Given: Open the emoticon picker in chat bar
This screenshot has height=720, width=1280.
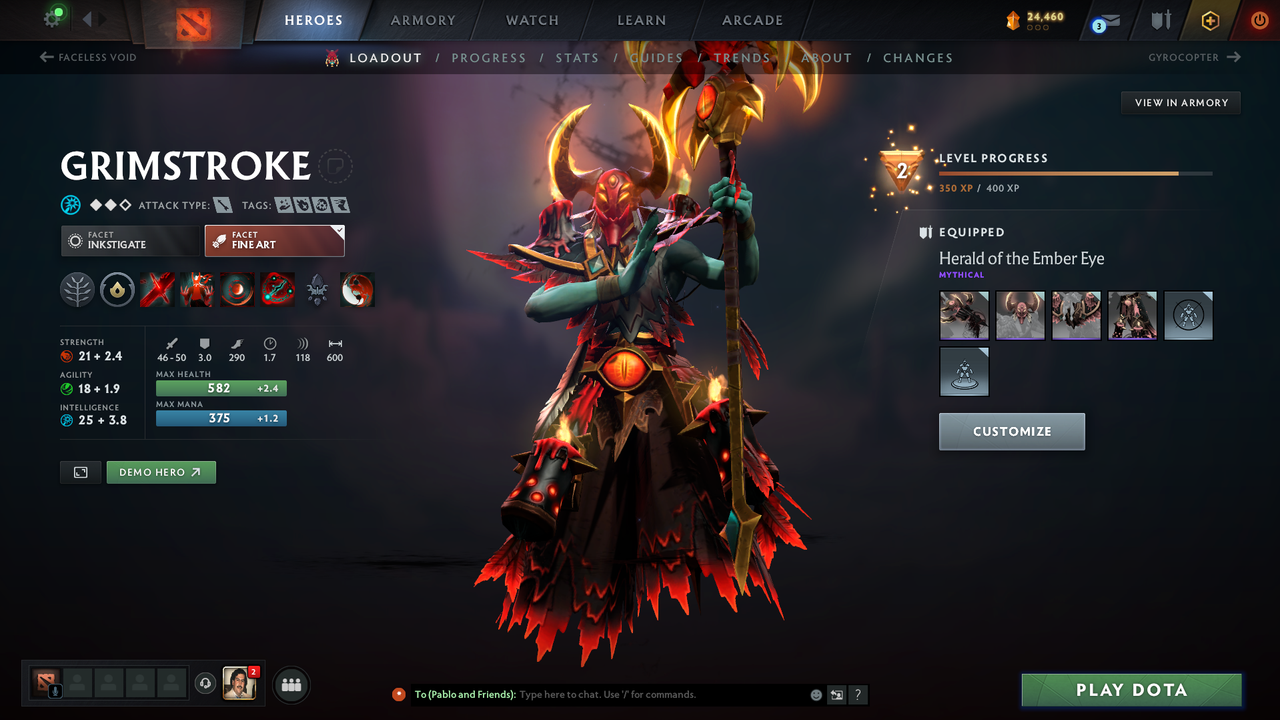Looking at the screenshot, I should tap(815, 694).
